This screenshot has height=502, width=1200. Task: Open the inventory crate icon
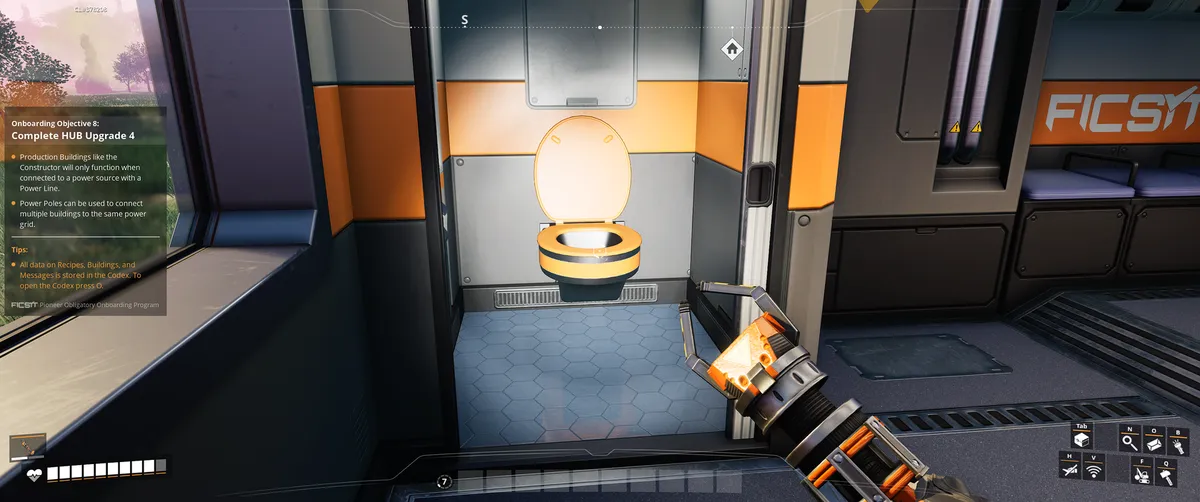coord(1080,440)
